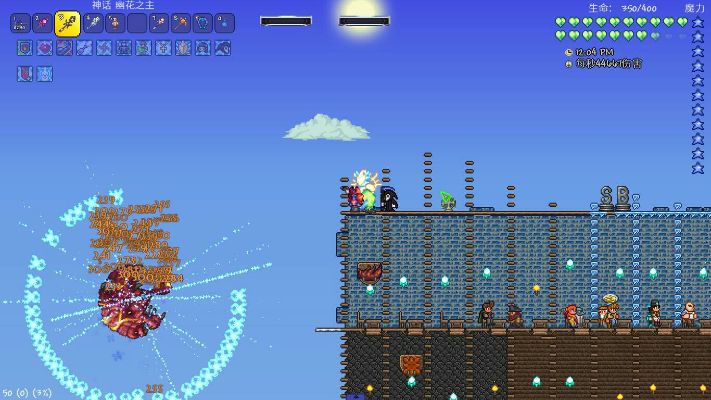Image resolution: width=711 pixels, height=400 pixels.
Task: Switch to the golden staff in slot eight
Action: (180, 23)
